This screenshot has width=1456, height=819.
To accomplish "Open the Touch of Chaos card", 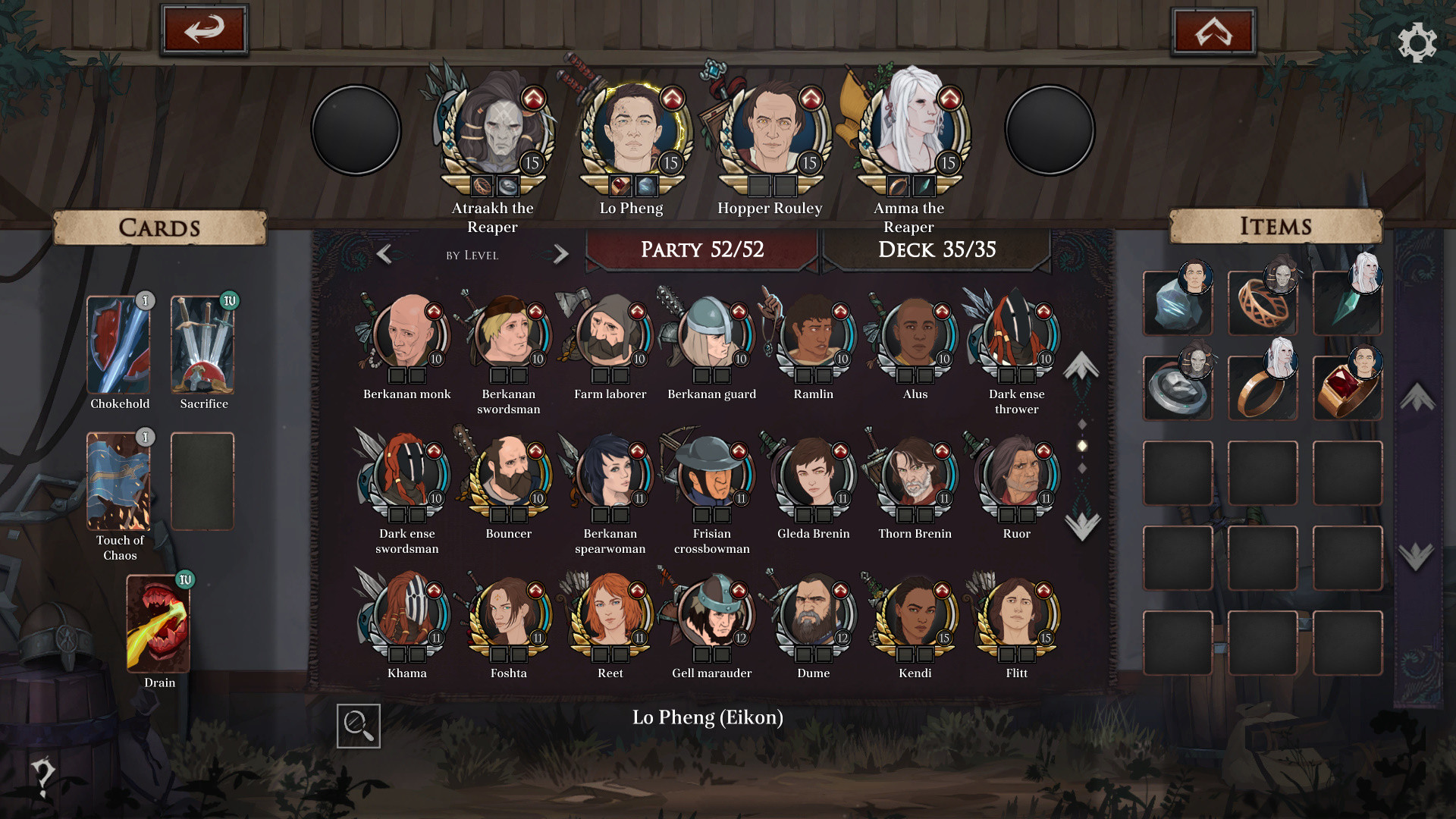I will (118, 480).
